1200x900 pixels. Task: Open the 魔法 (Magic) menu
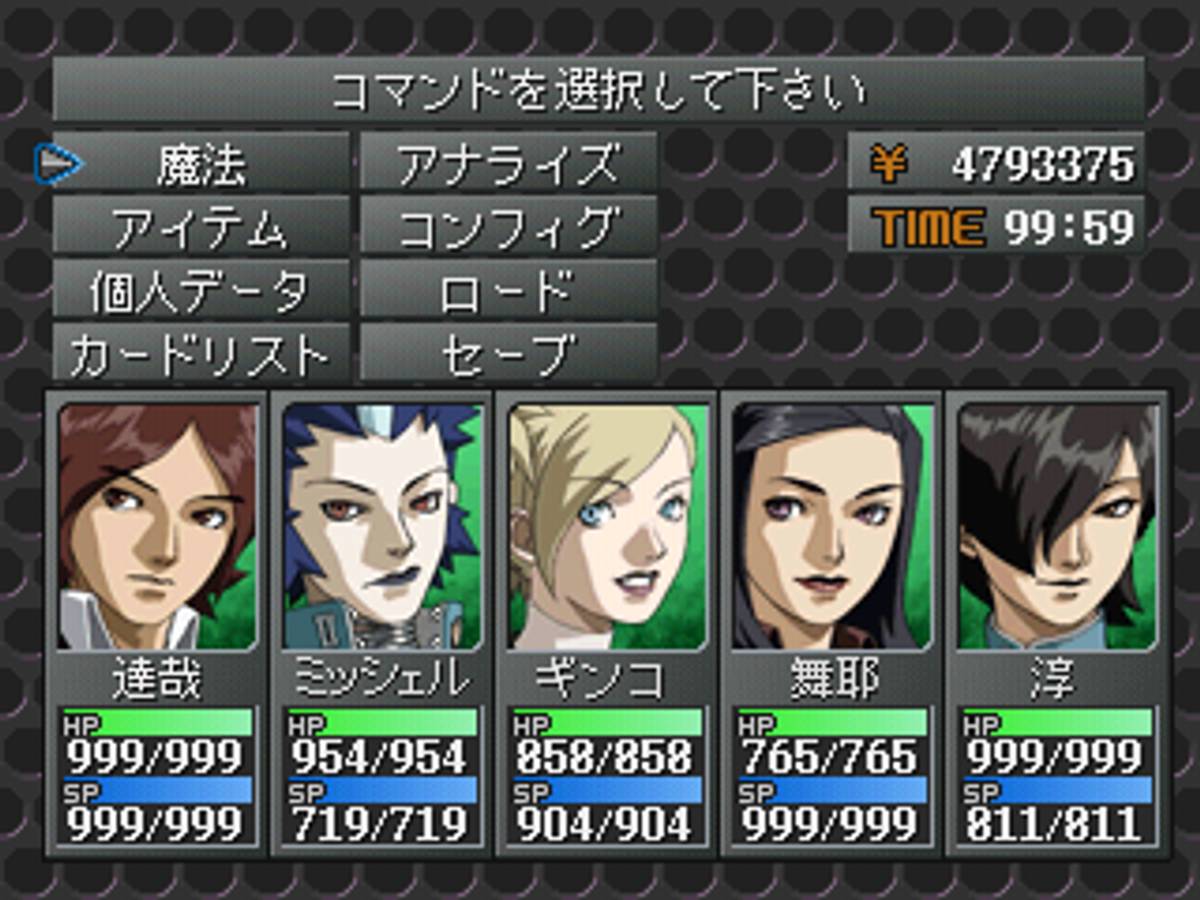201,165
